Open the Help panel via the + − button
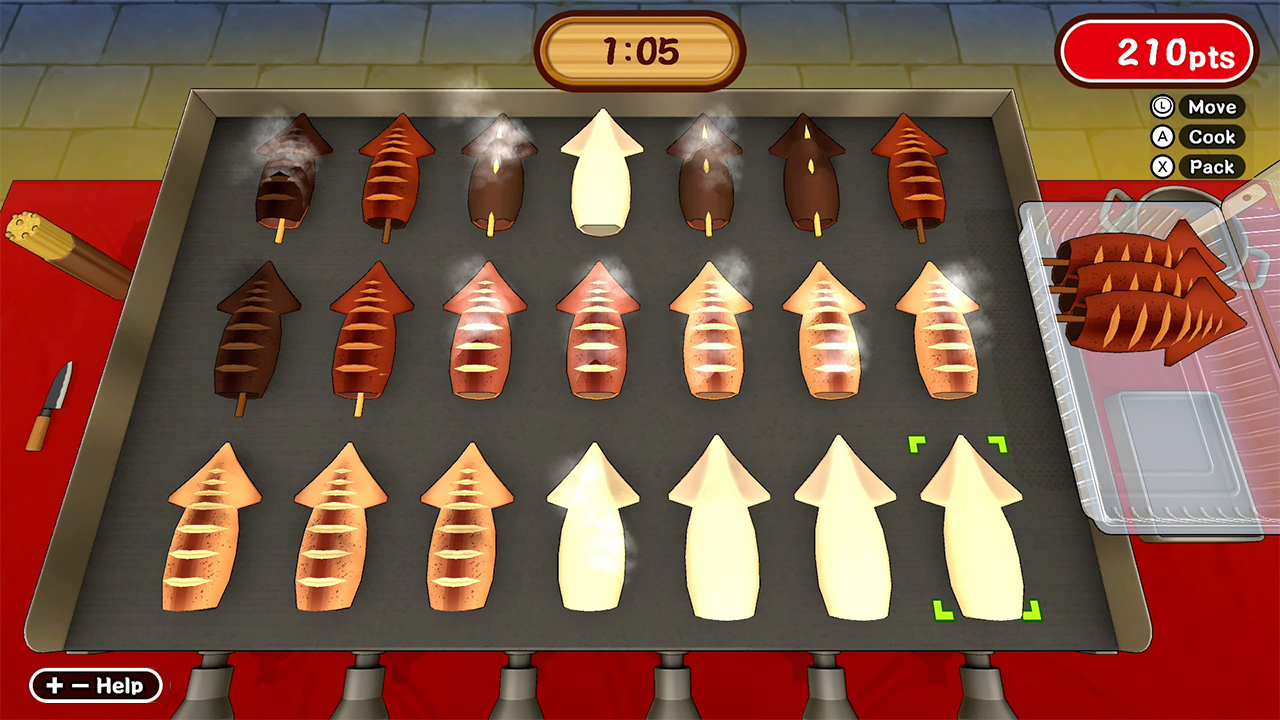Image resolution: width=1280 pixels, height=720 pixels. 95,685
